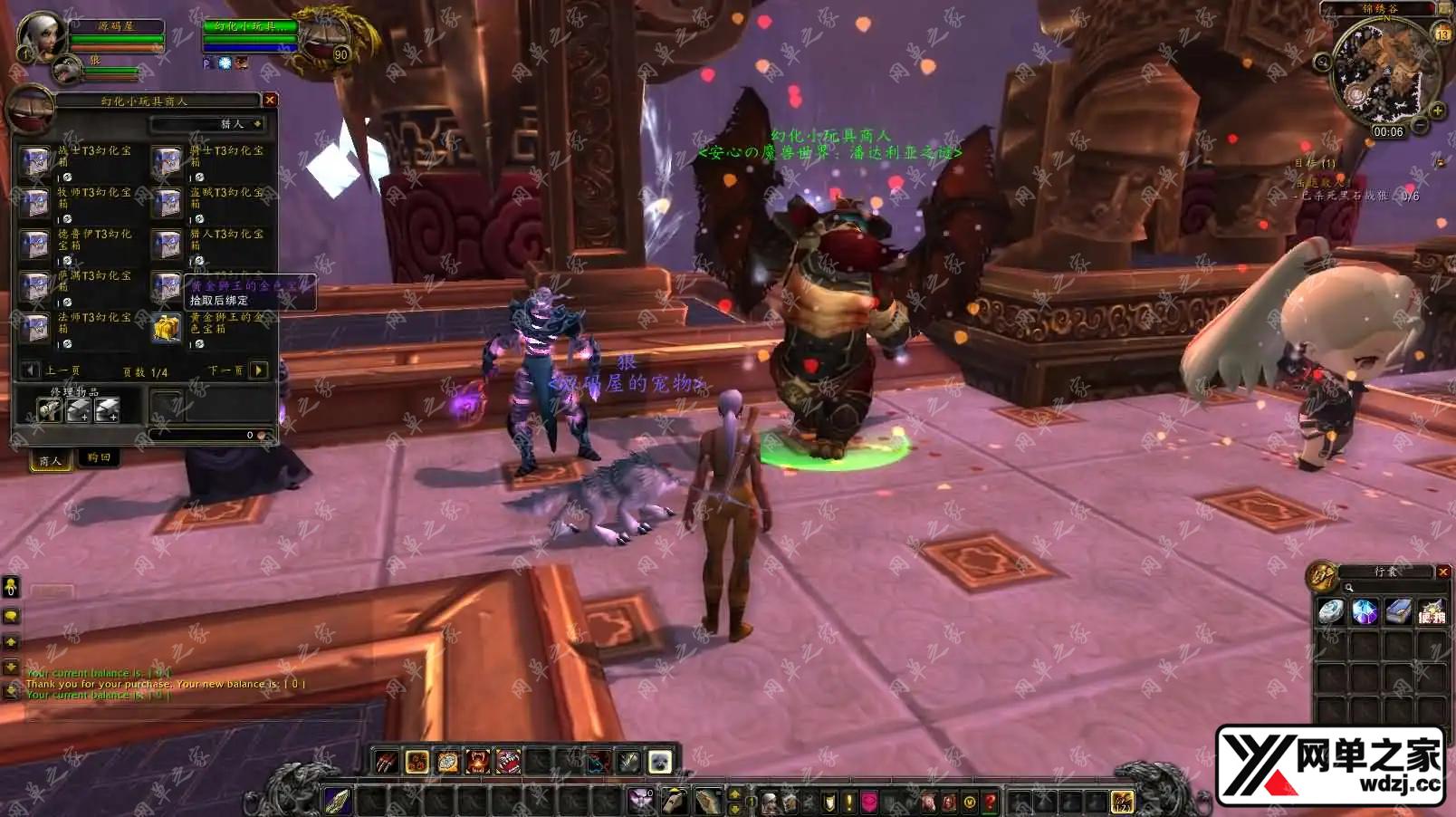
Task: Click the player character portrait
Action: point(41,37)
